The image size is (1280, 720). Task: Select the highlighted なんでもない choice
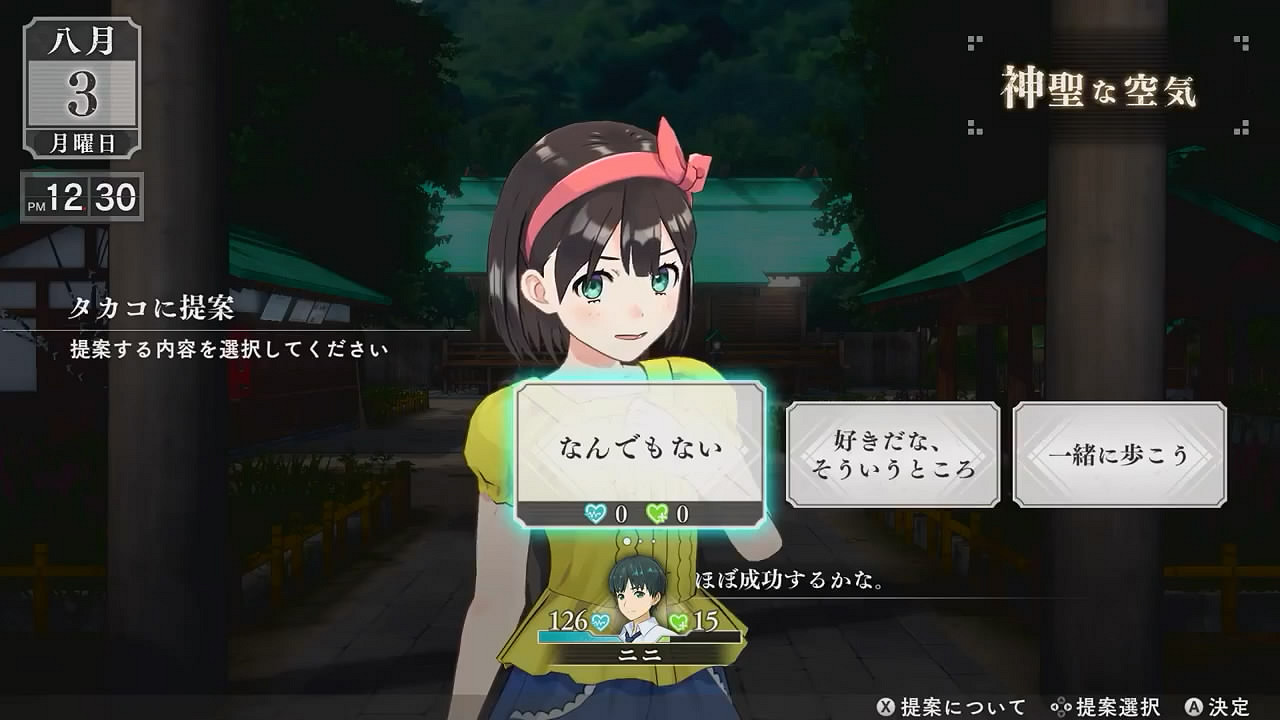click(x=643, y=447)
